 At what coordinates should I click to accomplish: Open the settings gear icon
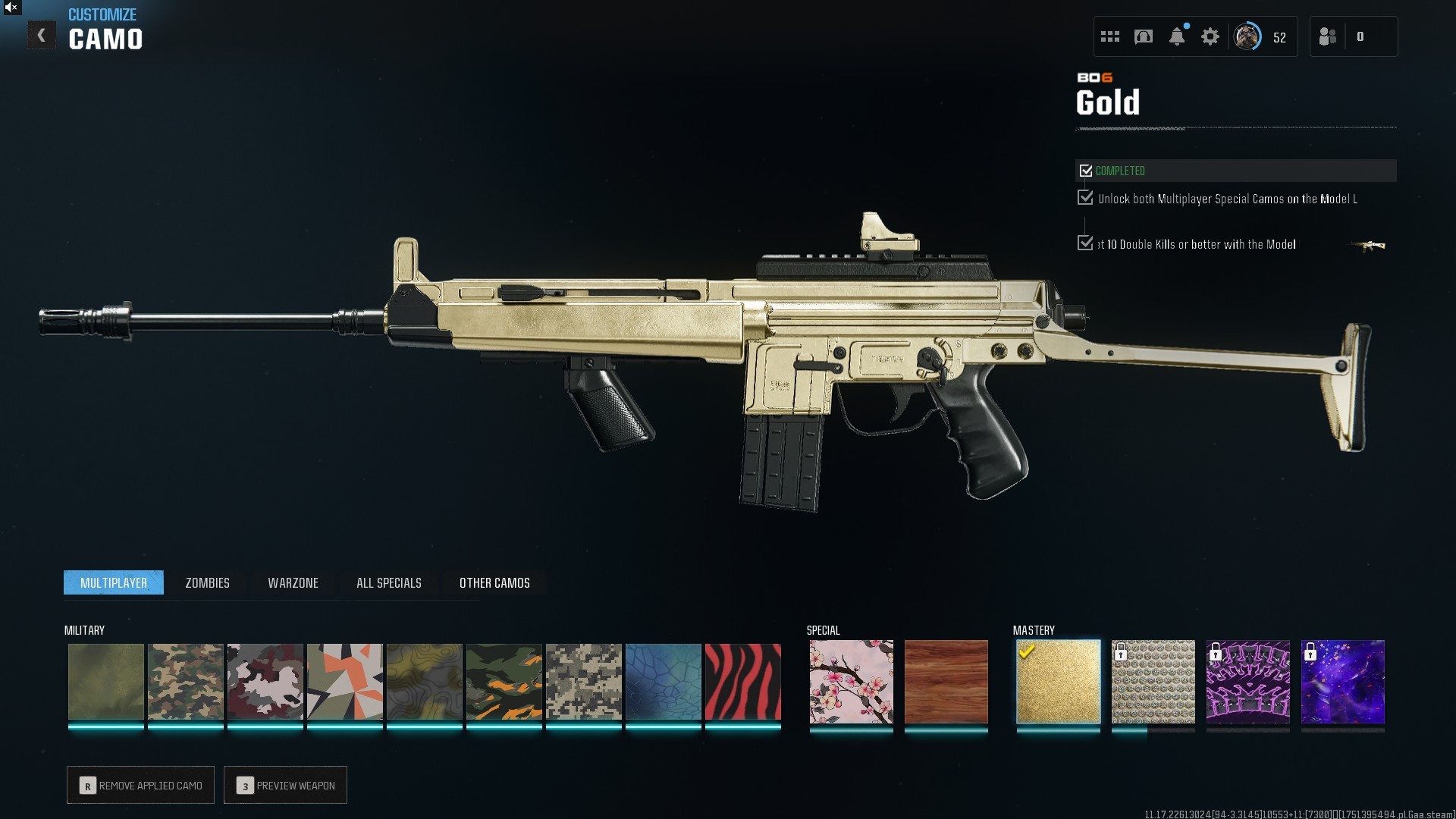(x=1210, y=36)
